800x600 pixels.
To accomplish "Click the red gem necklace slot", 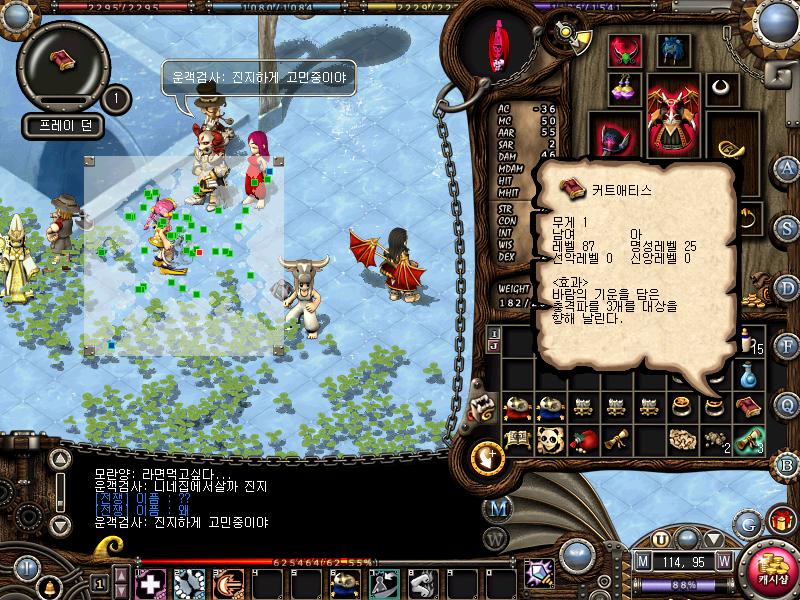I will [627, 49].
